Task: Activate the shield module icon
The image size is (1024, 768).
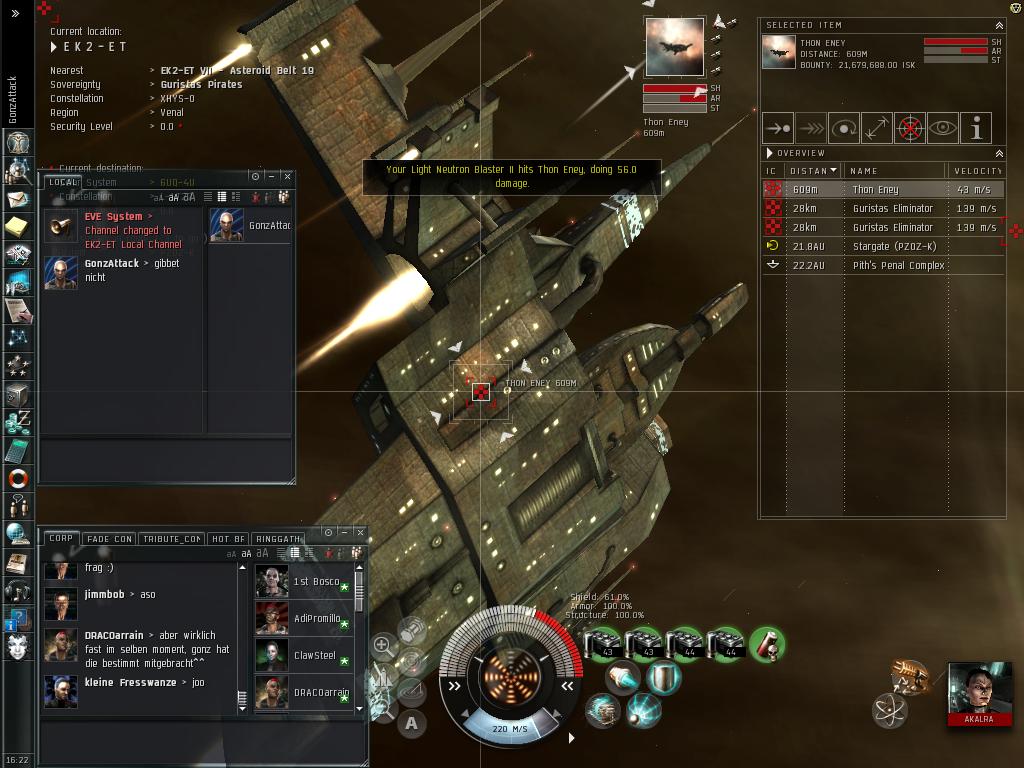Action: [x=663, y=677]
